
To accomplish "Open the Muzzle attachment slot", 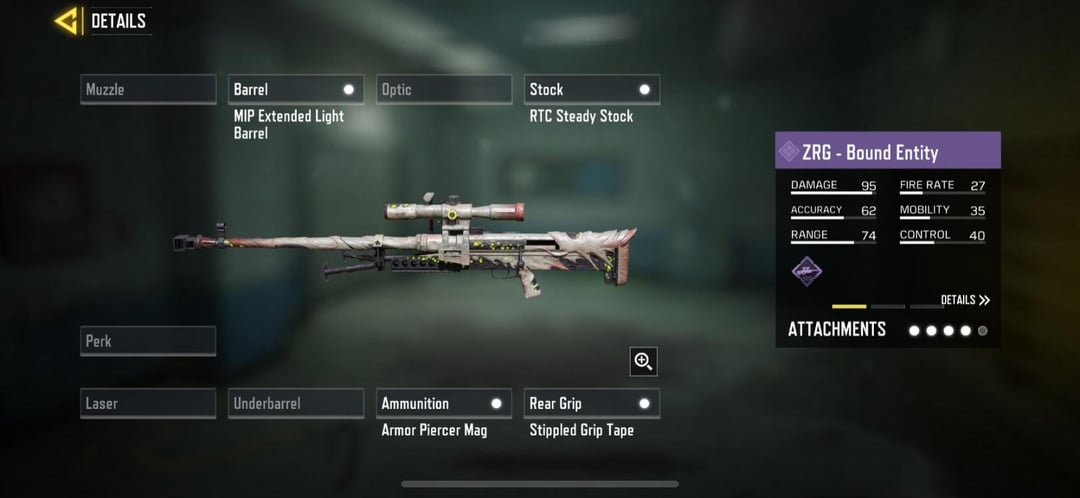I will 148,89.
